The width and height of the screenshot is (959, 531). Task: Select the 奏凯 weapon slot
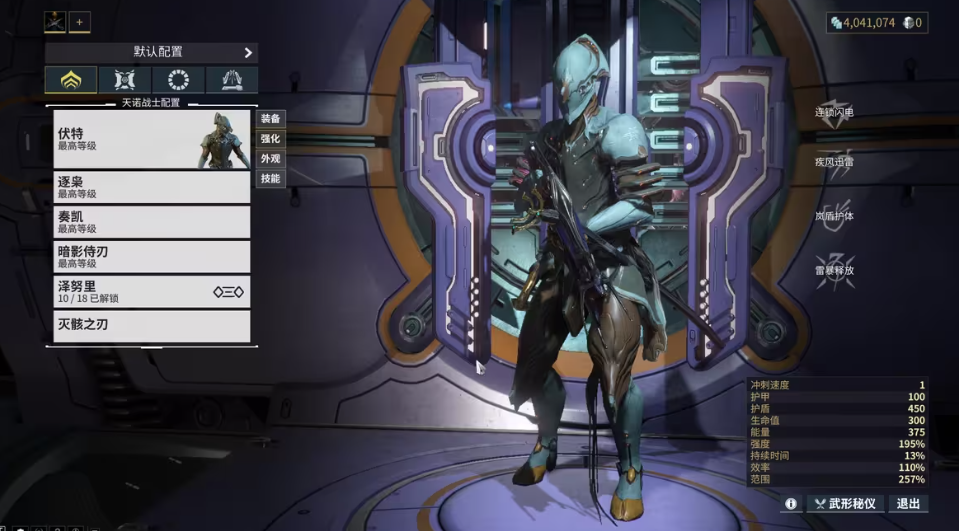tap(151, 222)
